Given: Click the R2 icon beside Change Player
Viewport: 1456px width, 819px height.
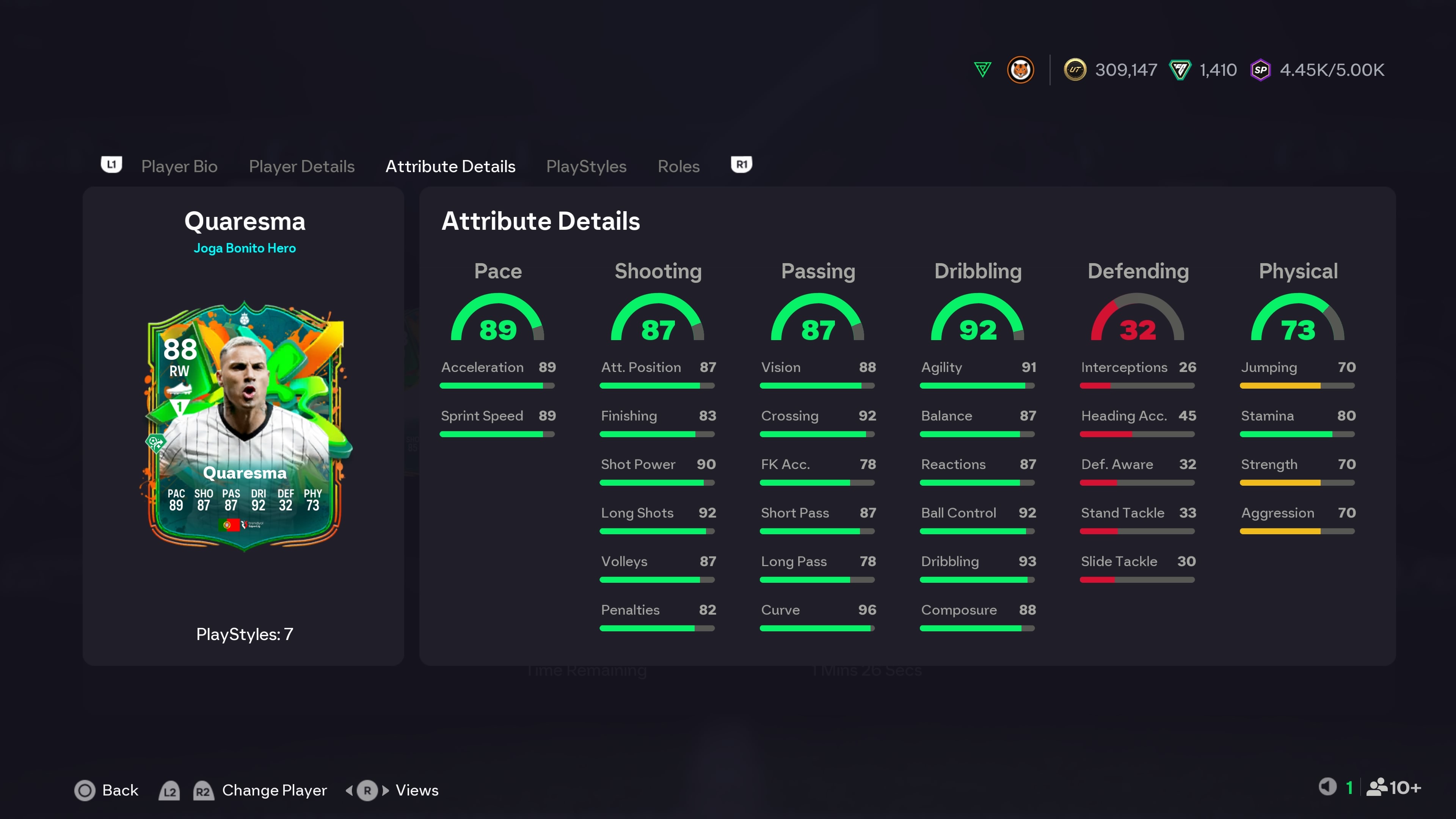Looking at the screenshot, I should [204, 791].
